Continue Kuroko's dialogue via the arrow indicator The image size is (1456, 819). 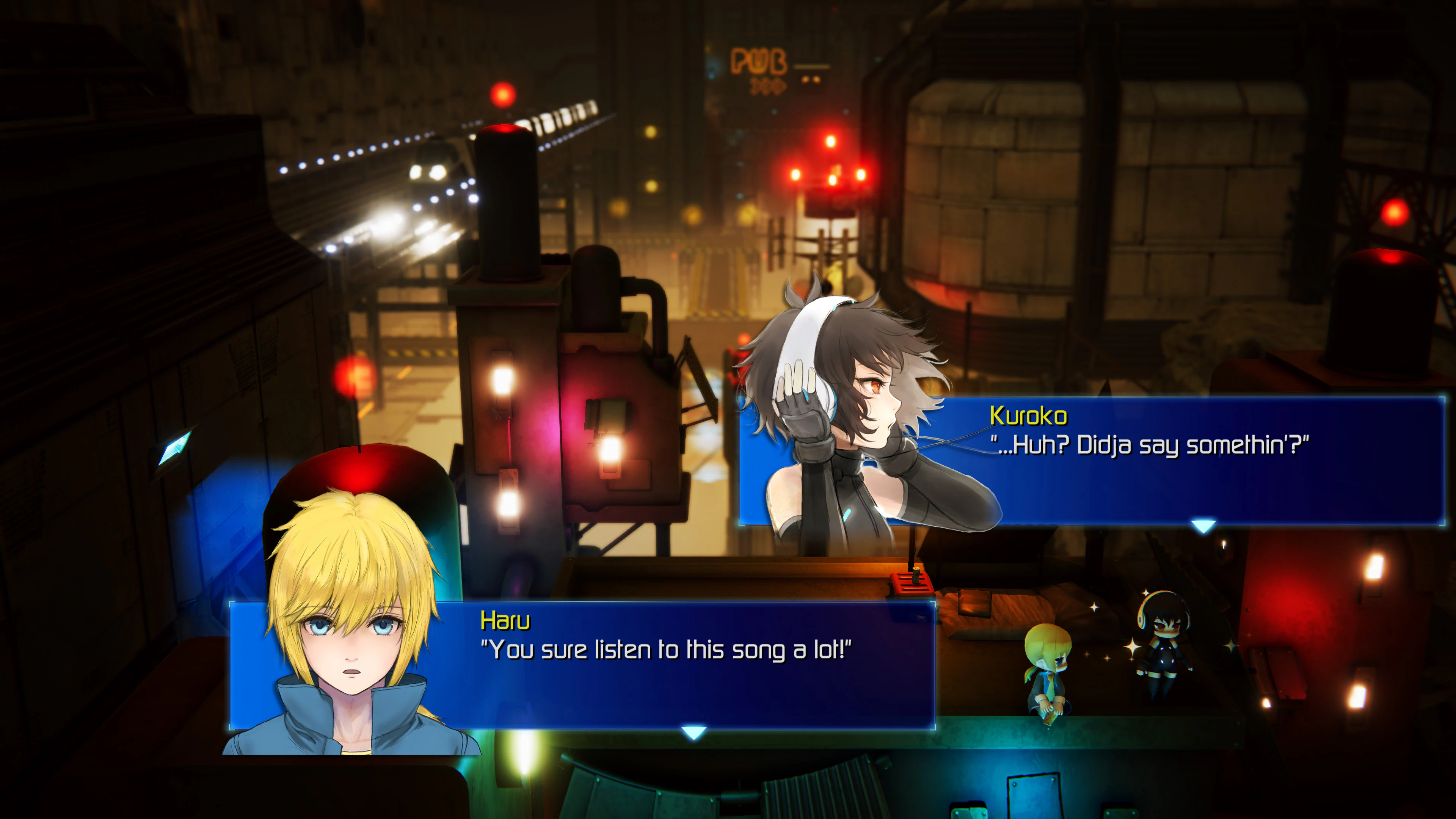[x=1203, y=527]
